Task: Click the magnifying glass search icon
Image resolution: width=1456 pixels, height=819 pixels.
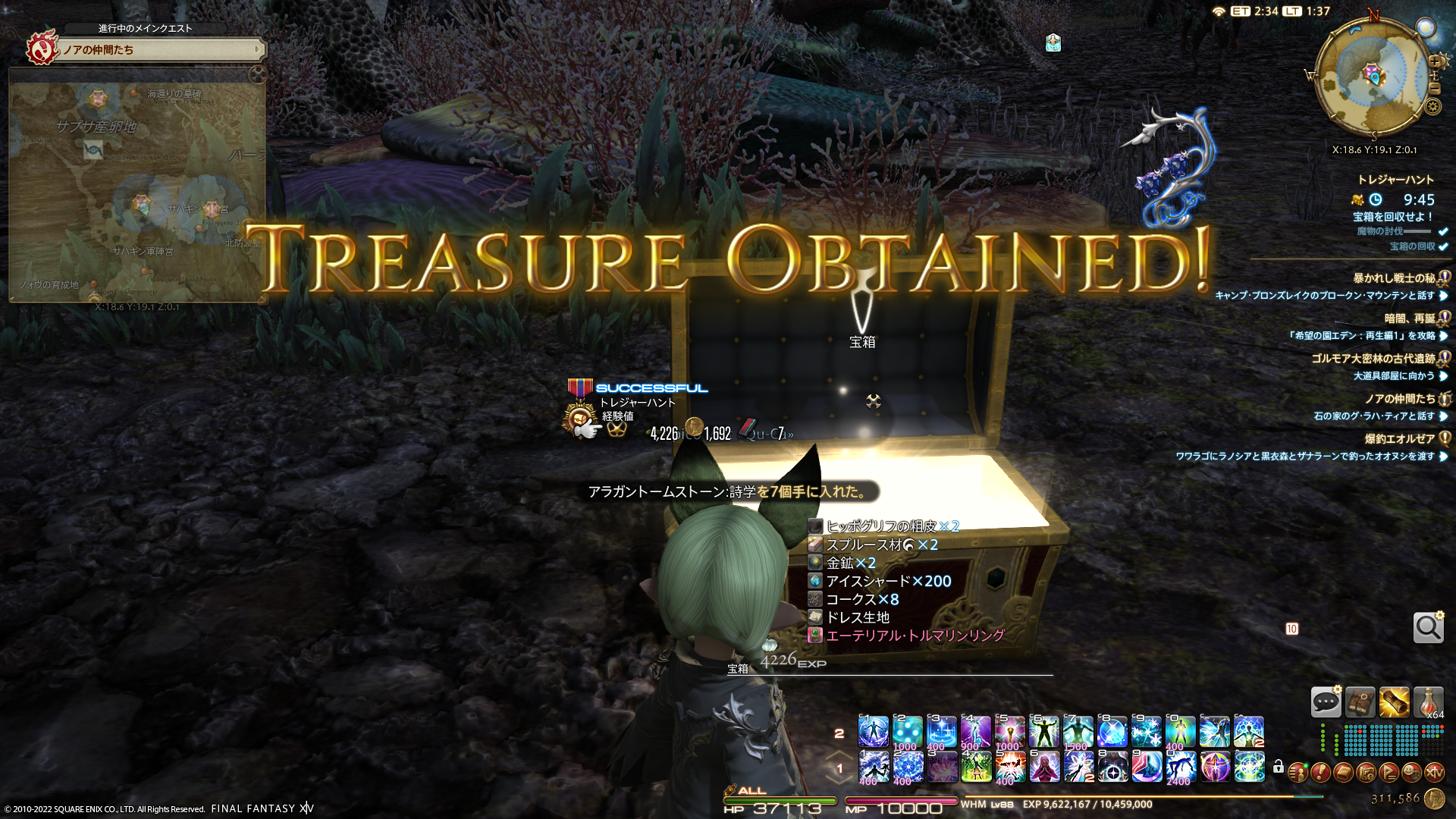Action: tap(1428, 628)
